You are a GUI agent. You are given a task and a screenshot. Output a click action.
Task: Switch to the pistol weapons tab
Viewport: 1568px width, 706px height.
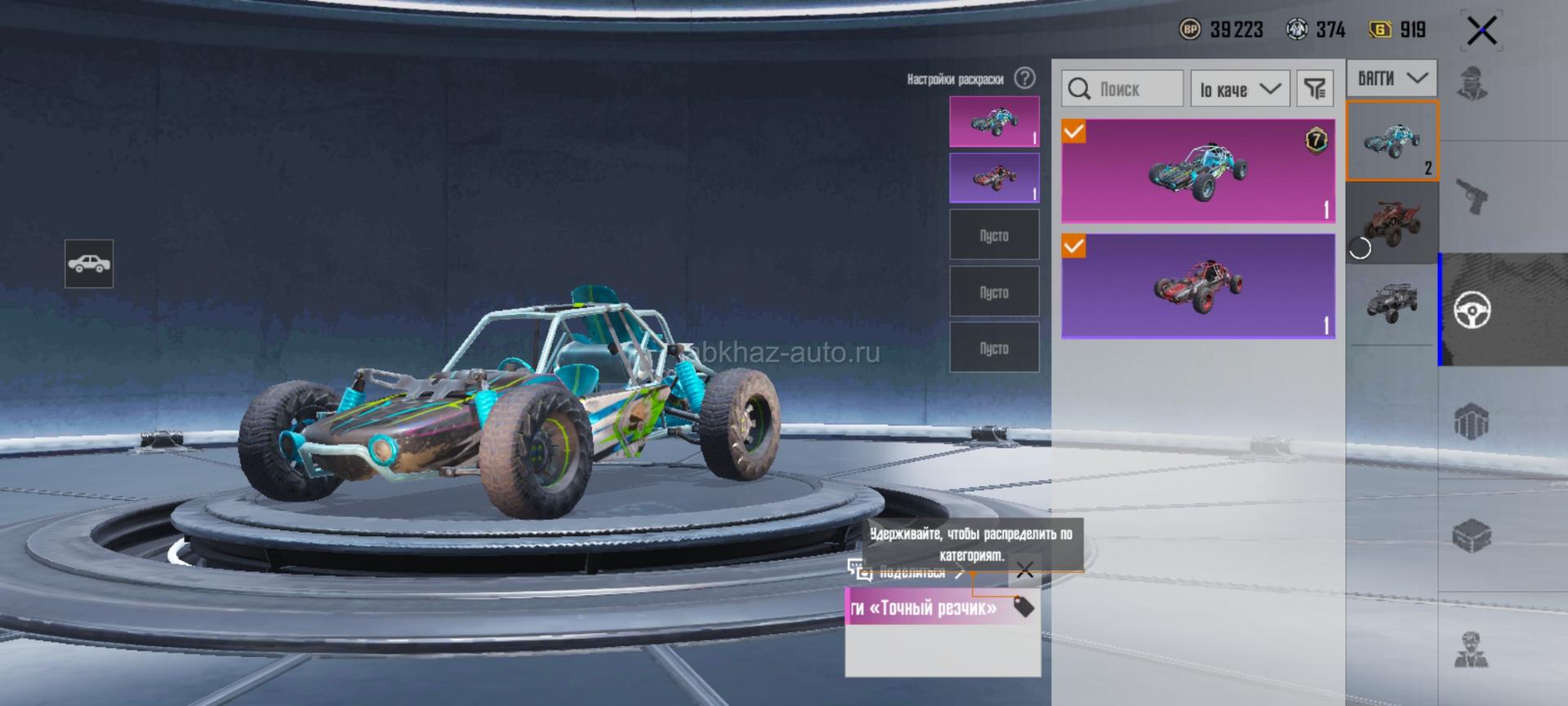coord(1472,197)
